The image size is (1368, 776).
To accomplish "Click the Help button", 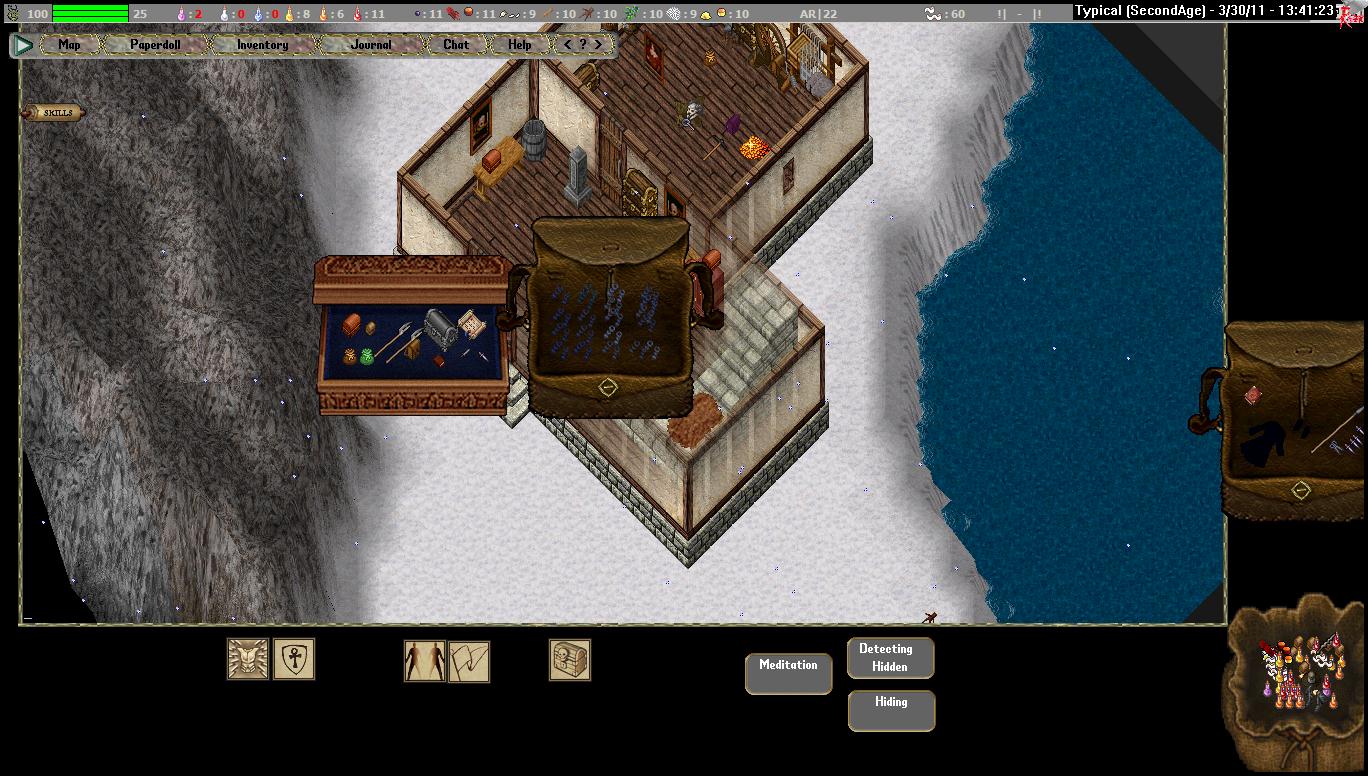I will [519, 45].
